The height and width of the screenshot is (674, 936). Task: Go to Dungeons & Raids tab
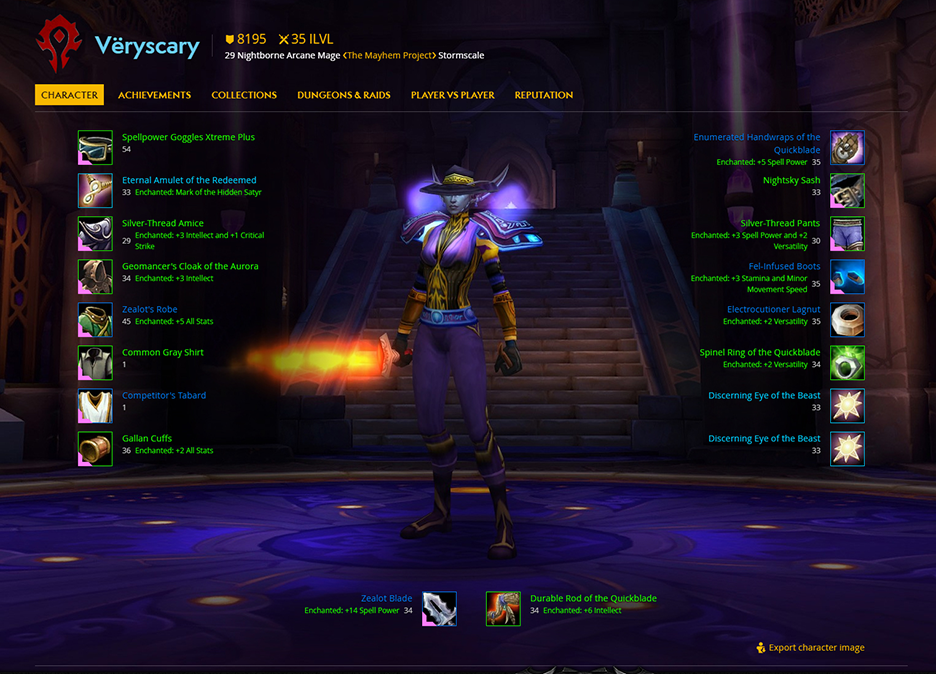pyautogui.click(x=342, y=95)
